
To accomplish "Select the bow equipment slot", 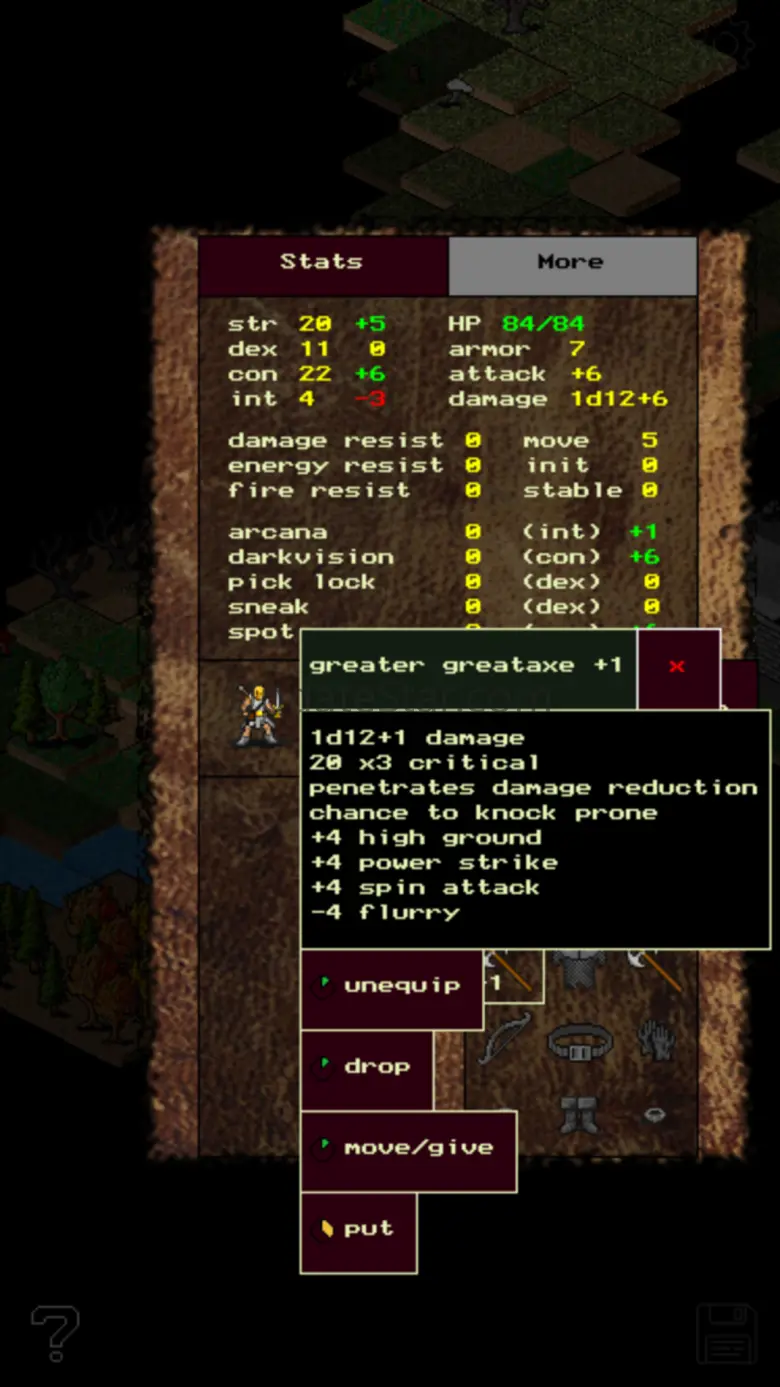I will [x=505, y=1040].
